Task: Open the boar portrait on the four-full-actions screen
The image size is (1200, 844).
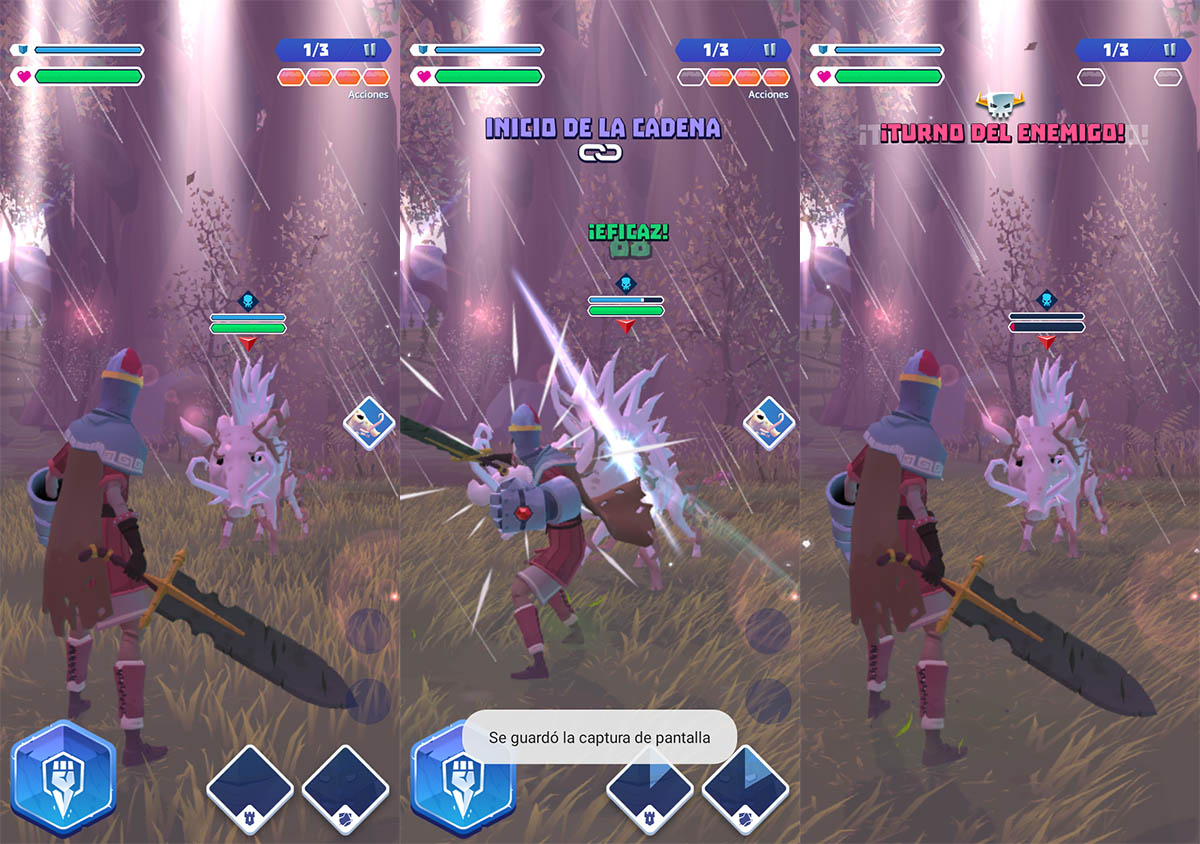Action: 367,423
